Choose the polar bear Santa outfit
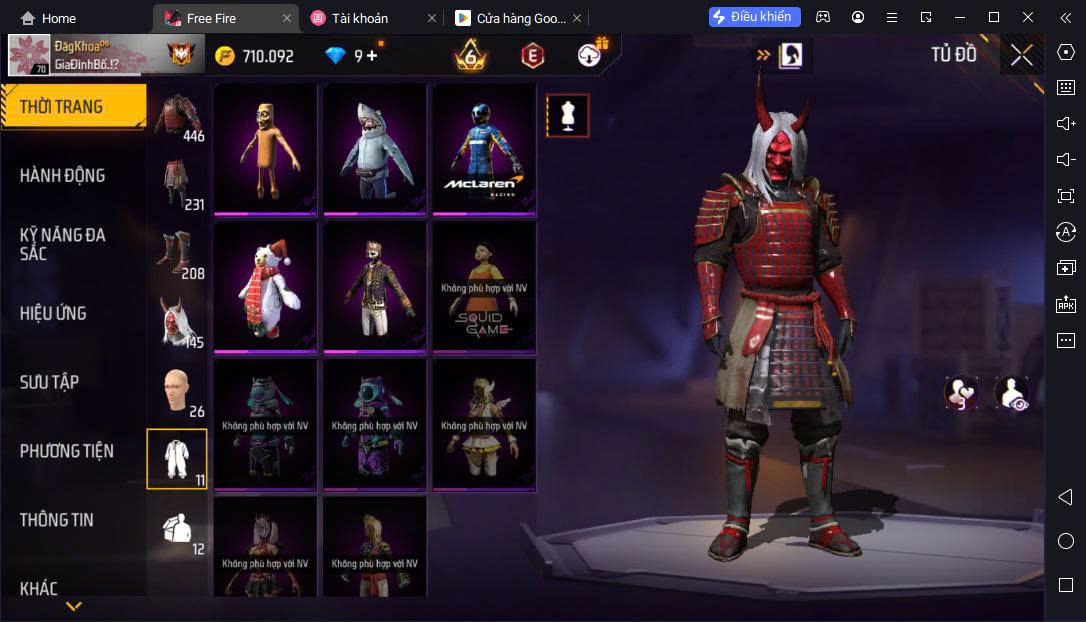 coord(265,286)
